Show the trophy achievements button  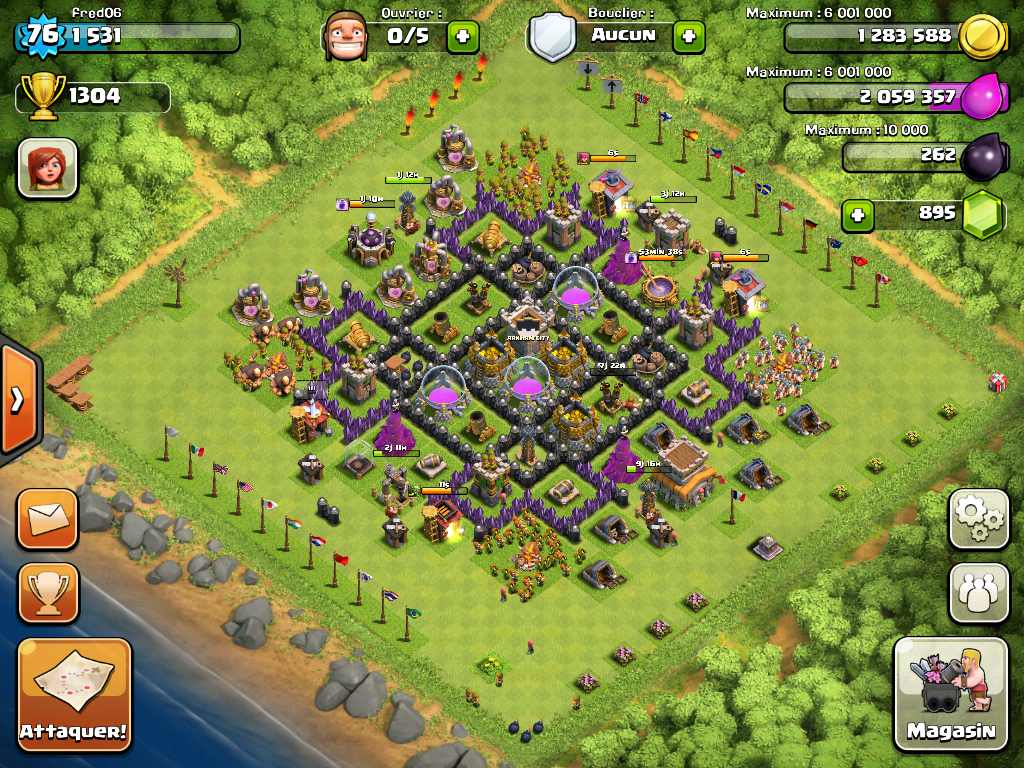pyautogui.click(x=47, y=592)
